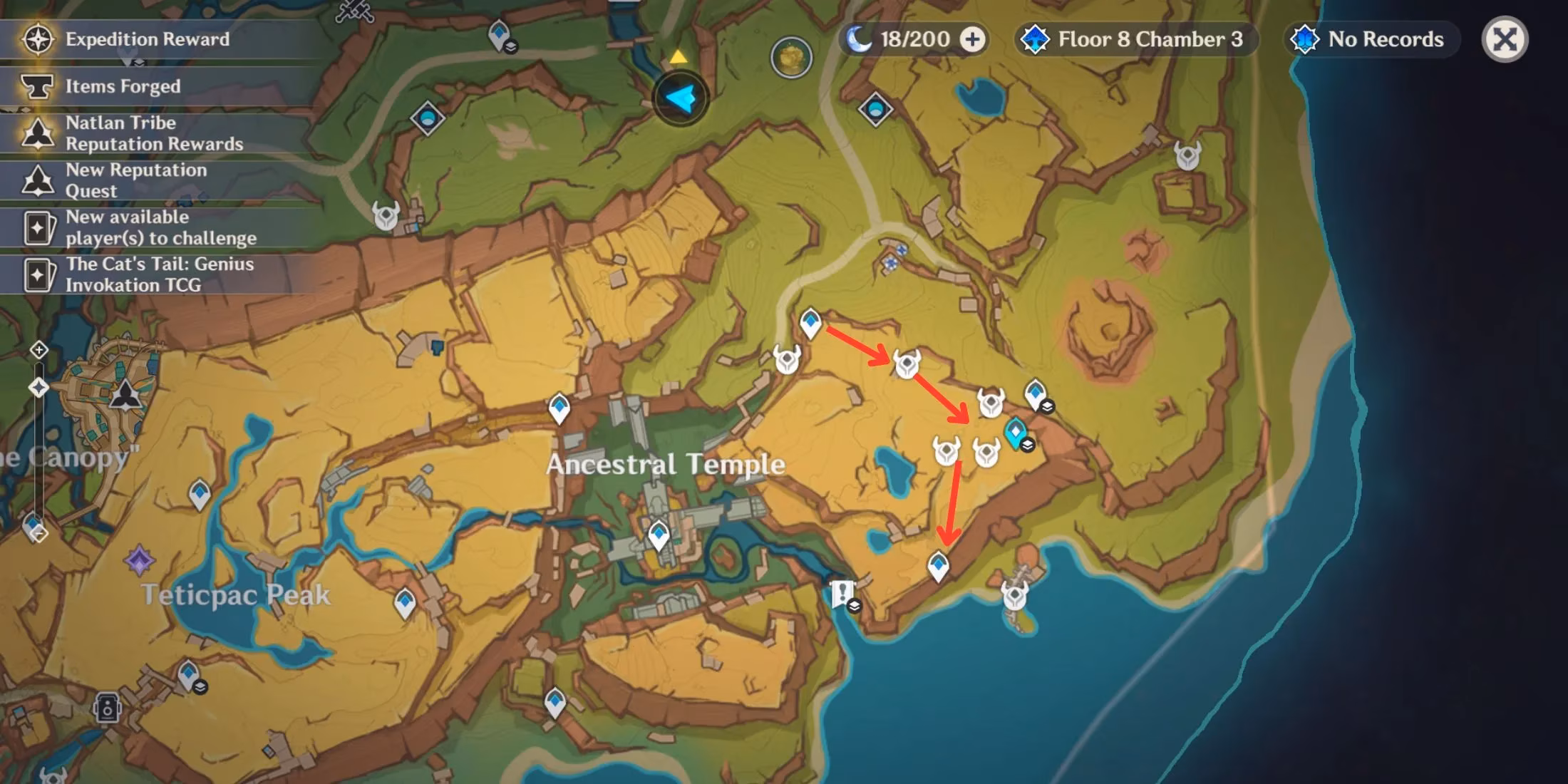Select the New Reputation Quest entry
Screen dimensions: 1568x784
point(135,180)
